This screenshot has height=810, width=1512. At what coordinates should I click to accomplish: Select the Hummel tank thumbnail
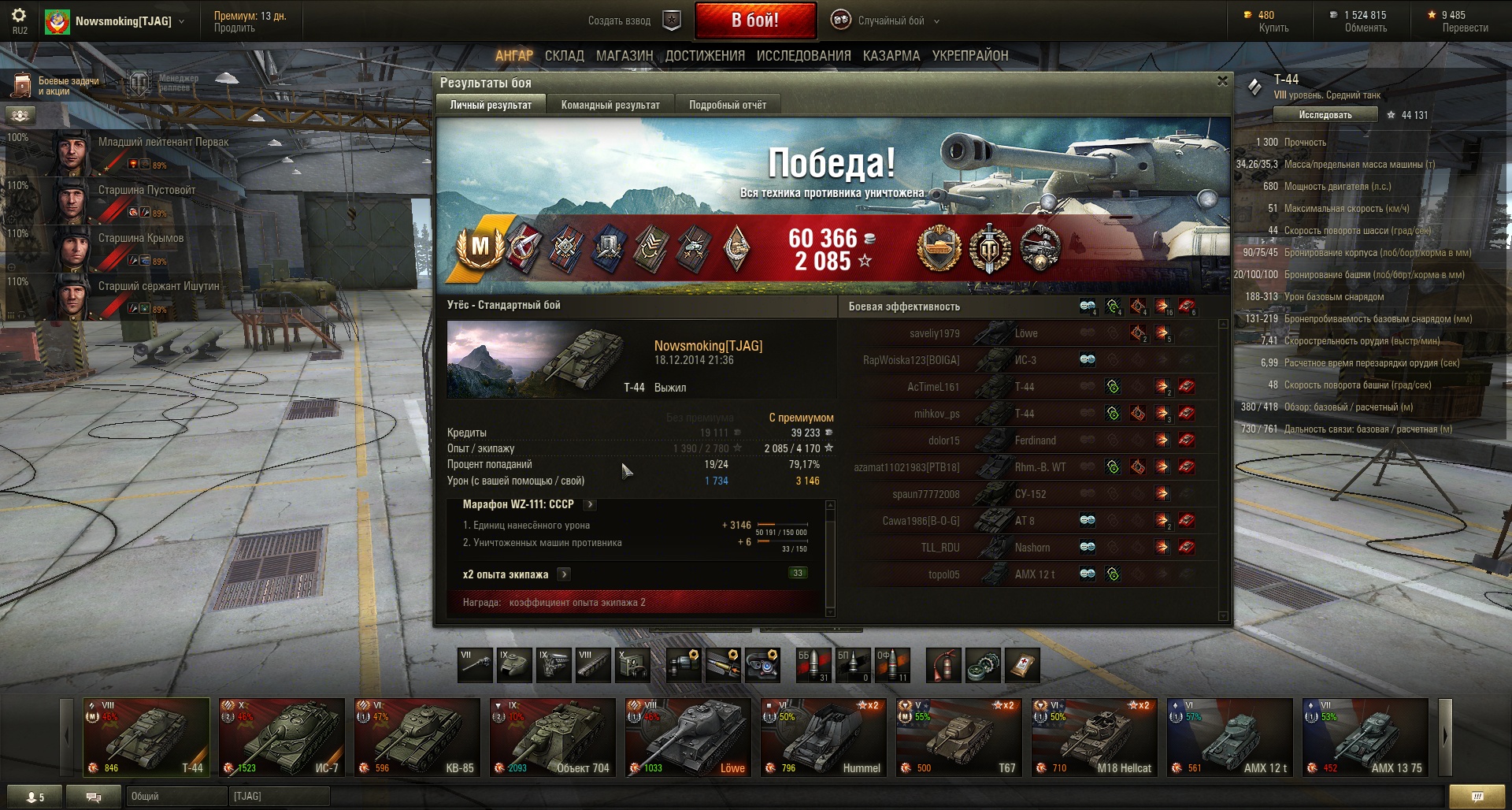pos(823,738)
